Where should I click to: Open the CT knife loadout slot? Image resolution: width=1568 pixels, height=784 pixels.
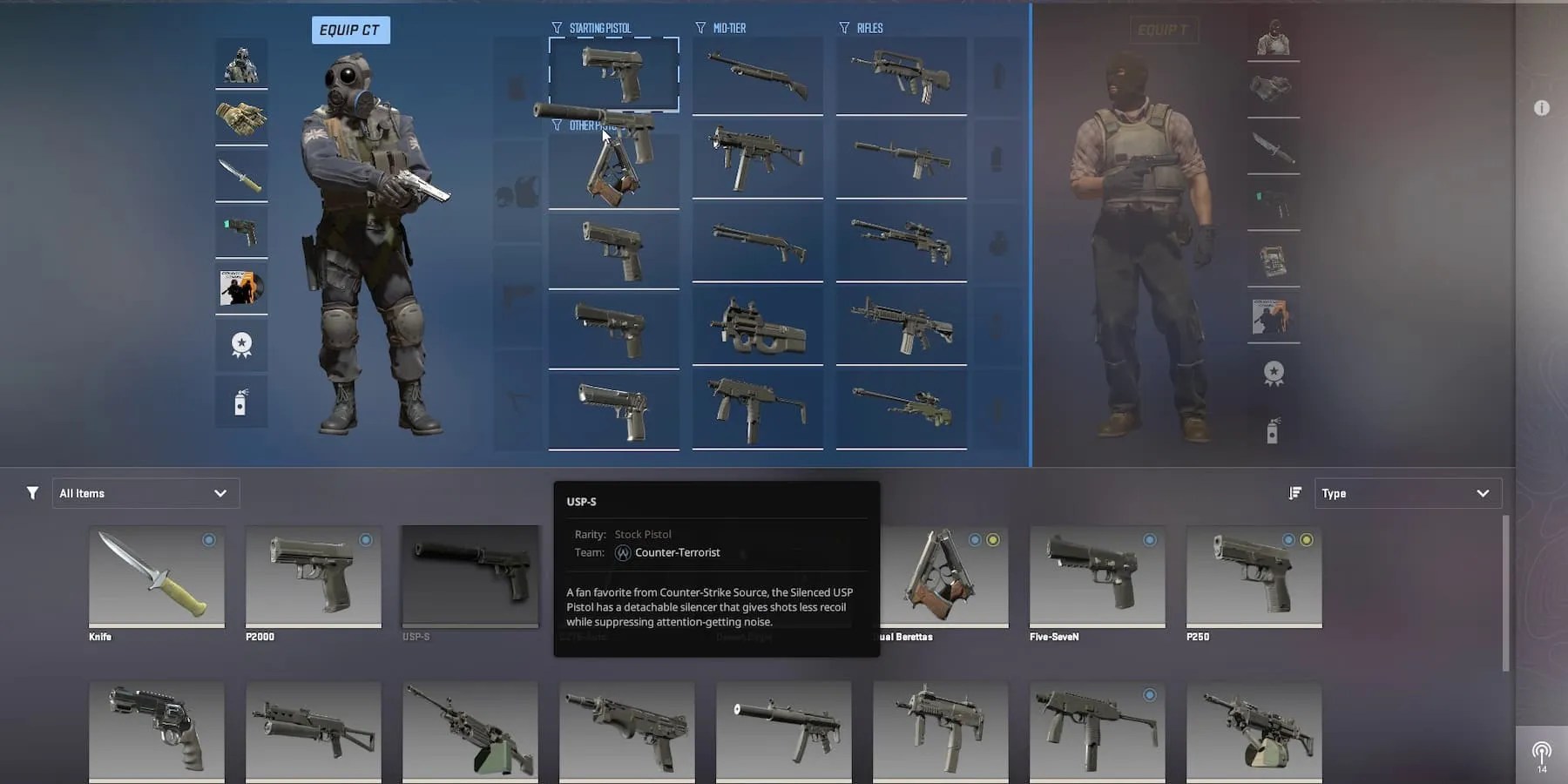click(x=241, y=174)
